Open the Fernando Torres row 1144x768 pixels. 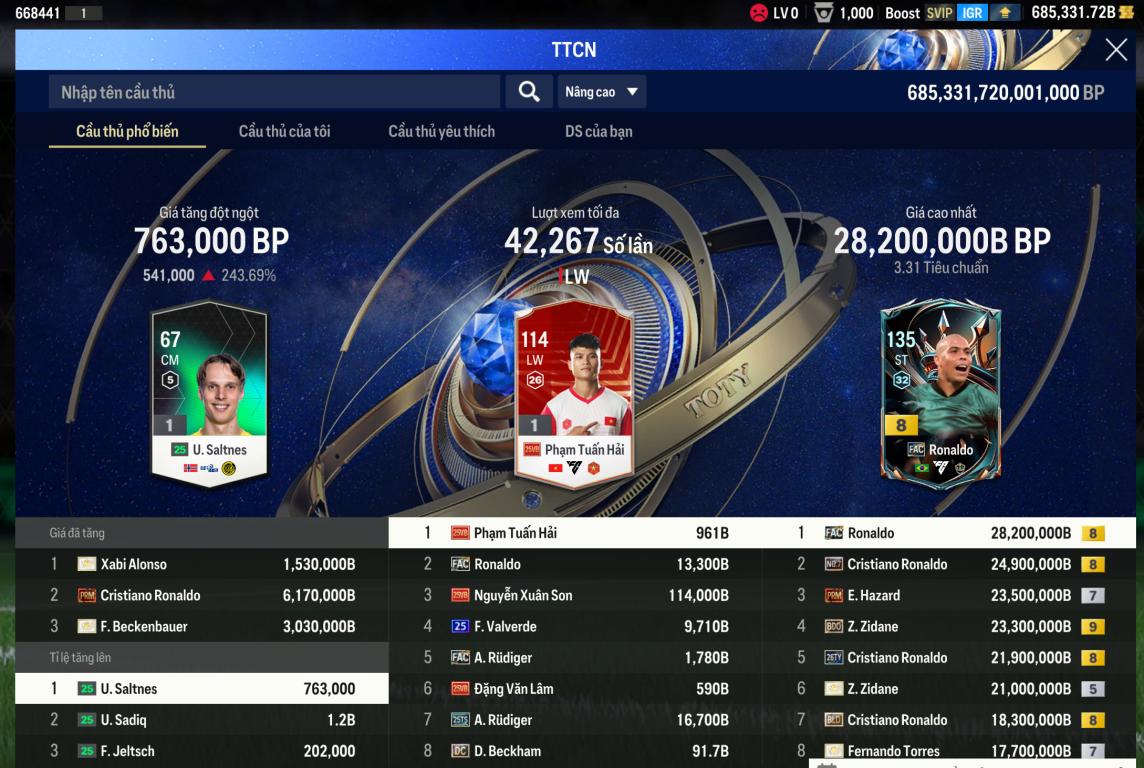click(948, 751)
